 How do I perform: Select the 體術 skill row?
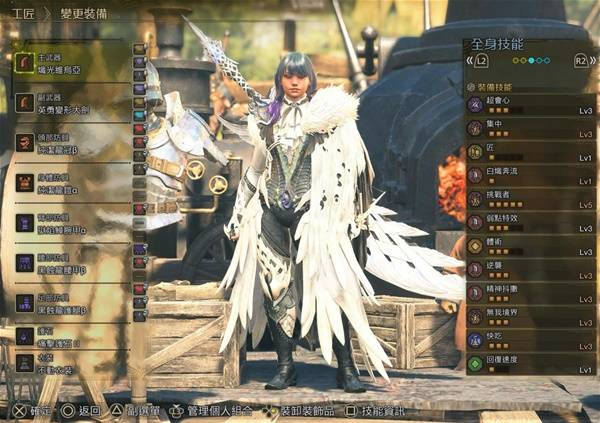click(530, 246)
